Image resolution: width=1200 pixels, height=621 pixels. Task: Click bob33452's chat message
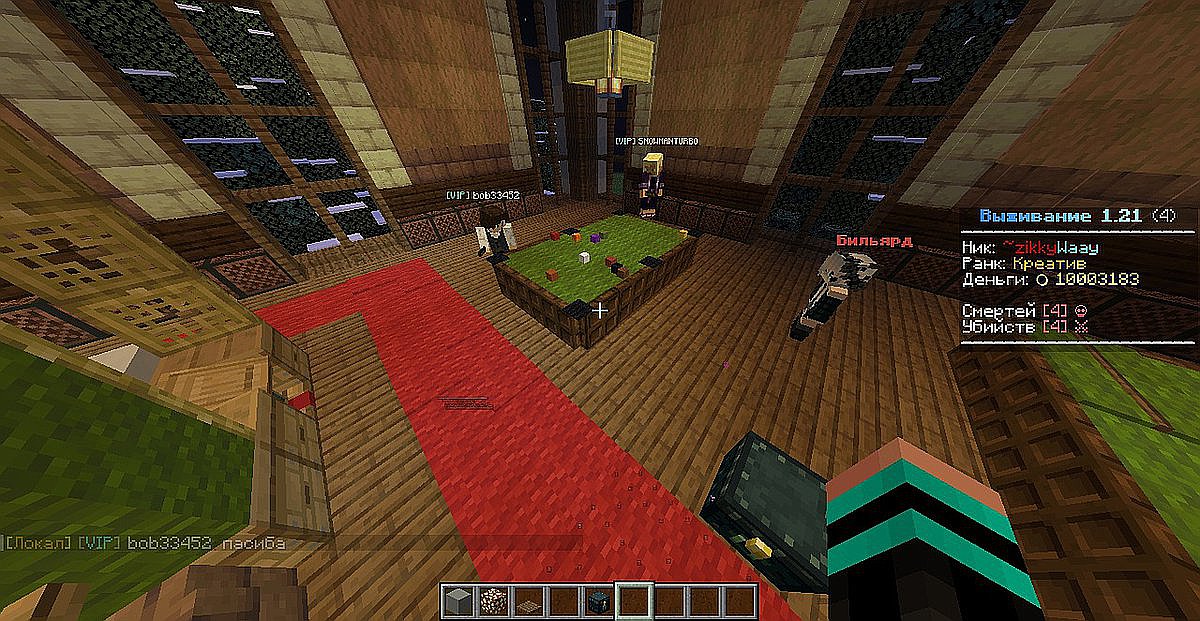tap(145, 543)
